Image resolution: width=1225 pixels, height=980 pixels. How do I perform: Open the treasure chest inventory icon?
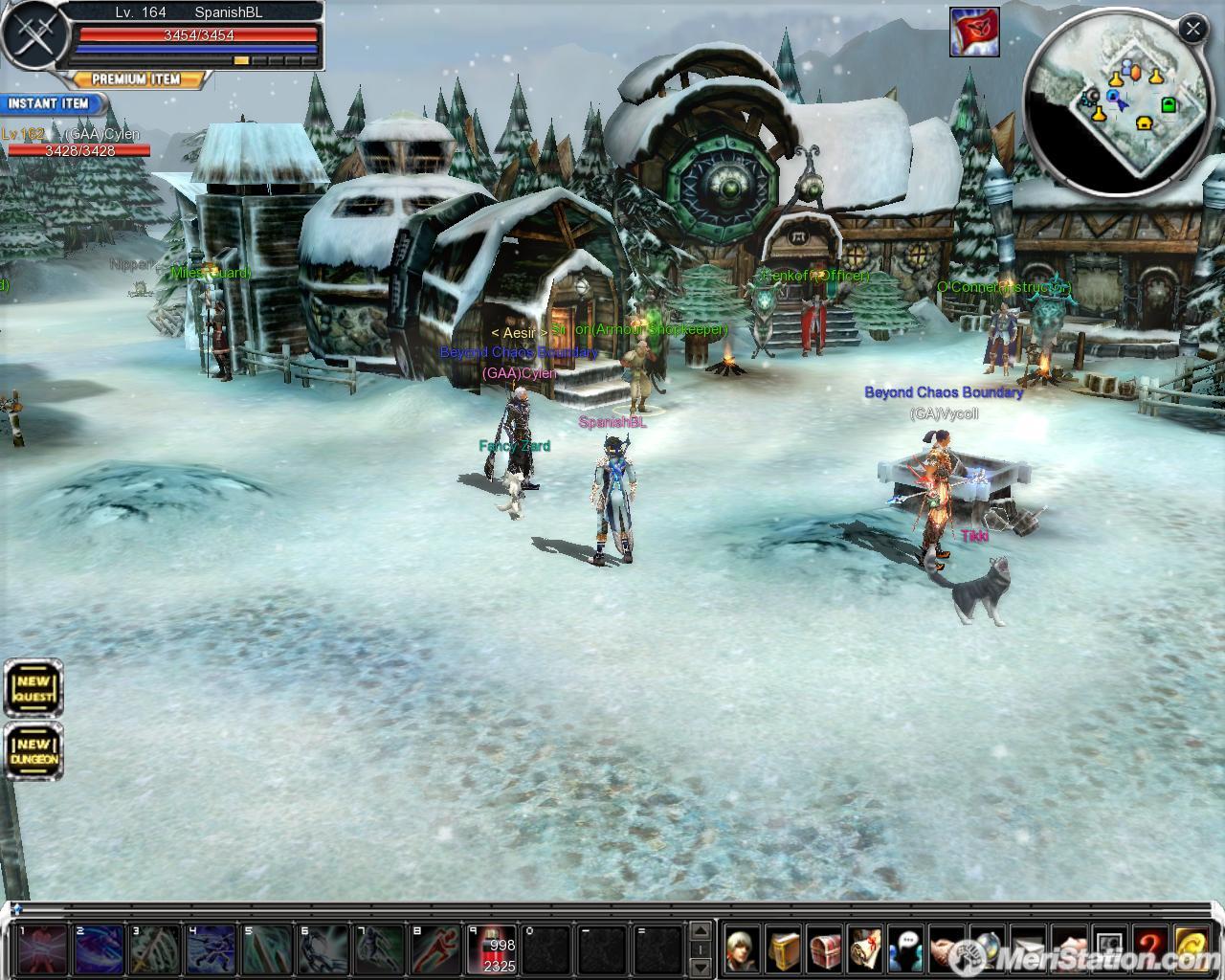point(824,948)
